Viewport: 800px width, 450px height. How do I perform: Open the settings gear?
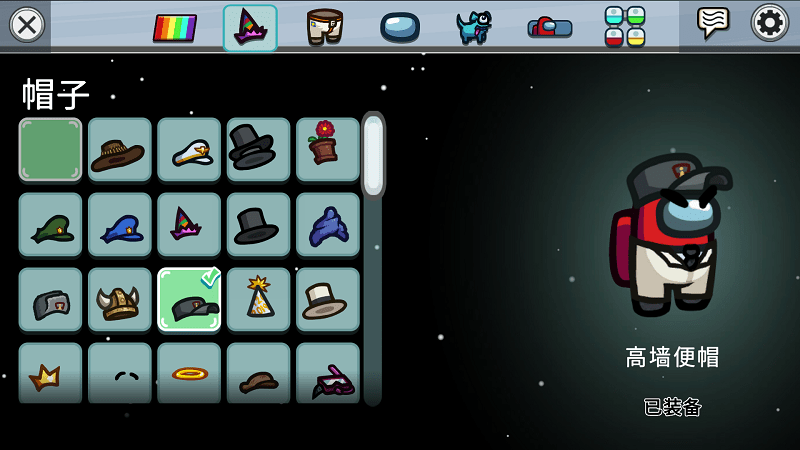coord(769,22)
